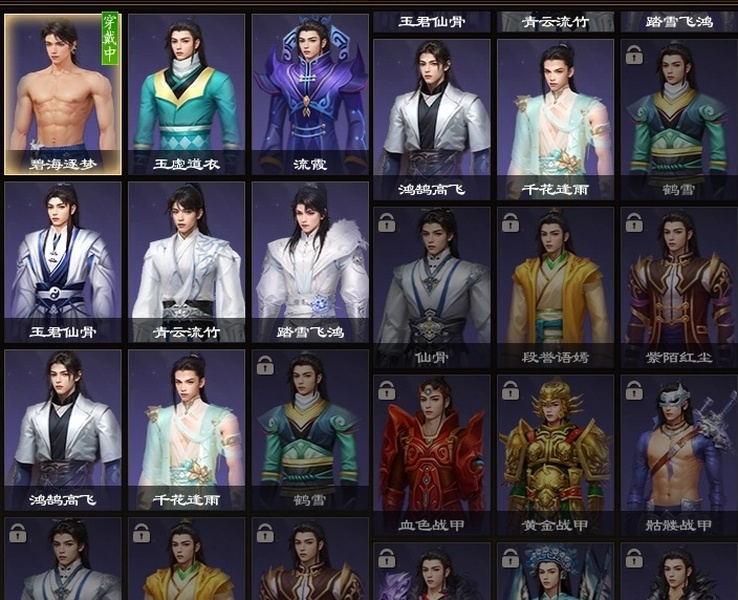Pick the purple 流霞 costume tile
The height and width of the screenshot is (600, 738).
310,94
